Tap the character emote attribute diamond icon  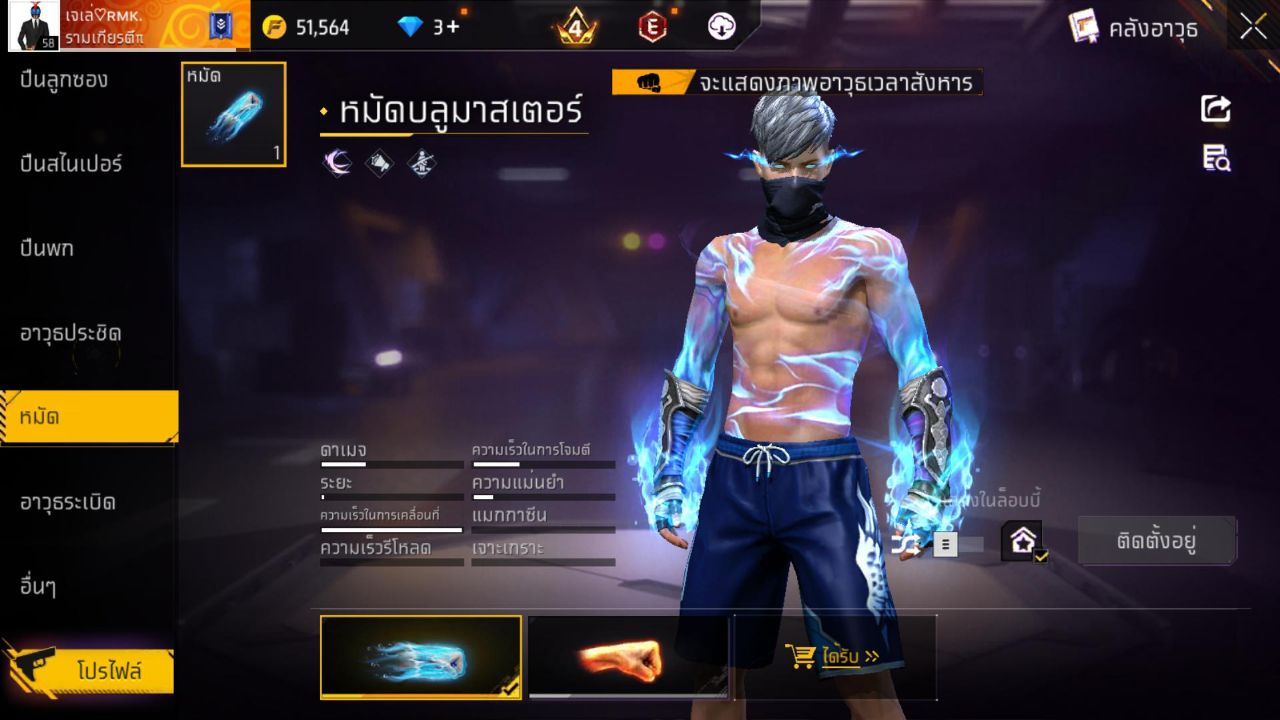click(x=421, y=163)
